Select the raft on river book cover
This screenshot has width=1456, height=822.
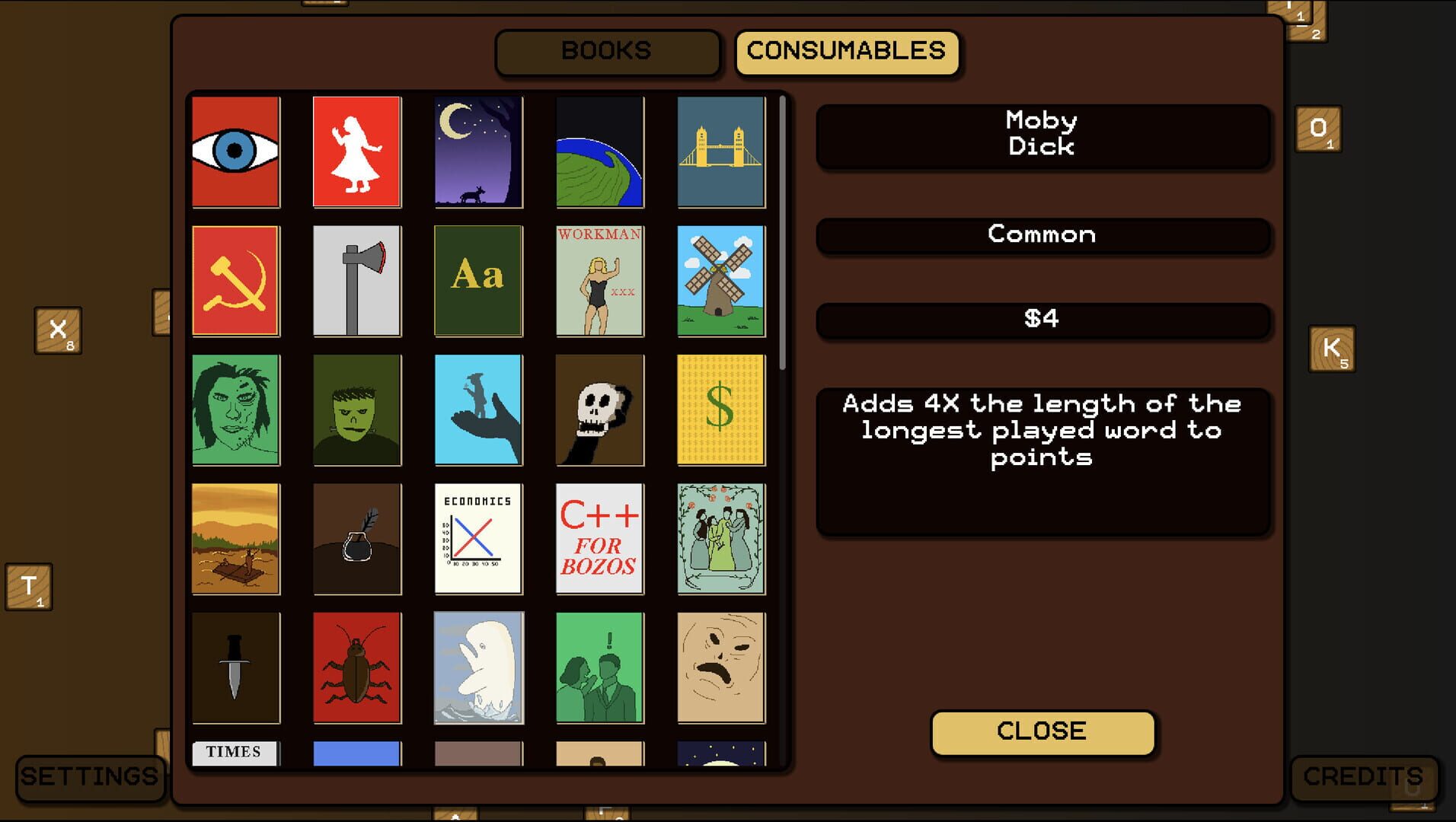pyautogui.click(x=235, y=539)
